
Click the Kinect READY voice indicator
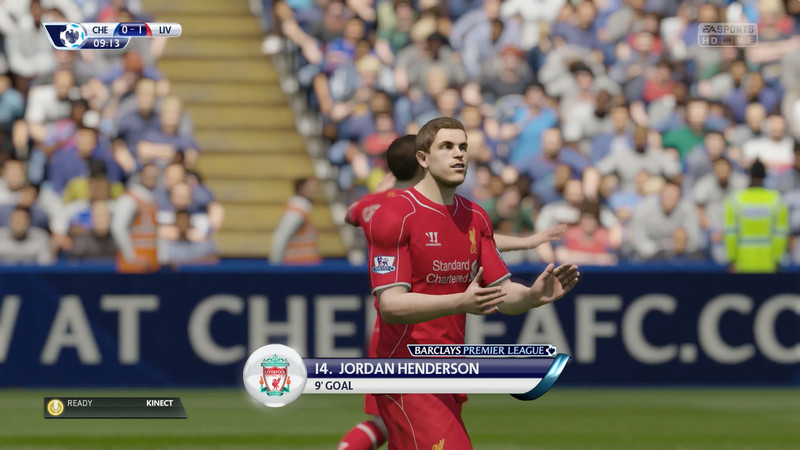click(114, 407)
